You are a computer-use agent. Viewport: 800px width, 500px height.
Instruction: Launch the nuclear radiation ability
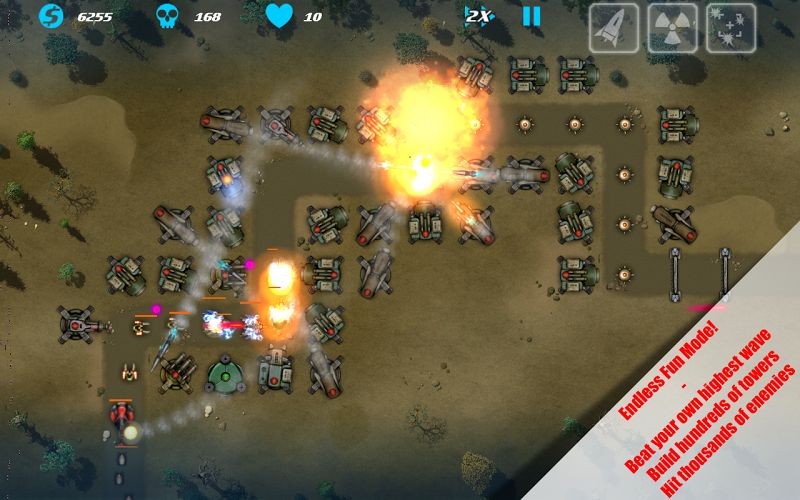tap(672, 27)
